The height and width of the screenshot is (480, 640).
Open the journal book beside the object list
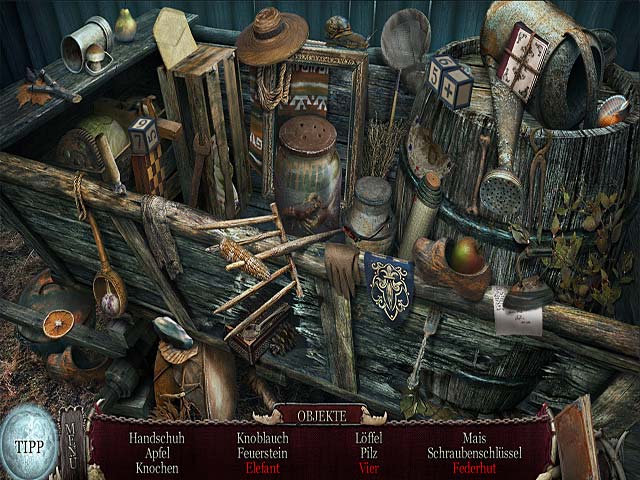pos(578,442)
